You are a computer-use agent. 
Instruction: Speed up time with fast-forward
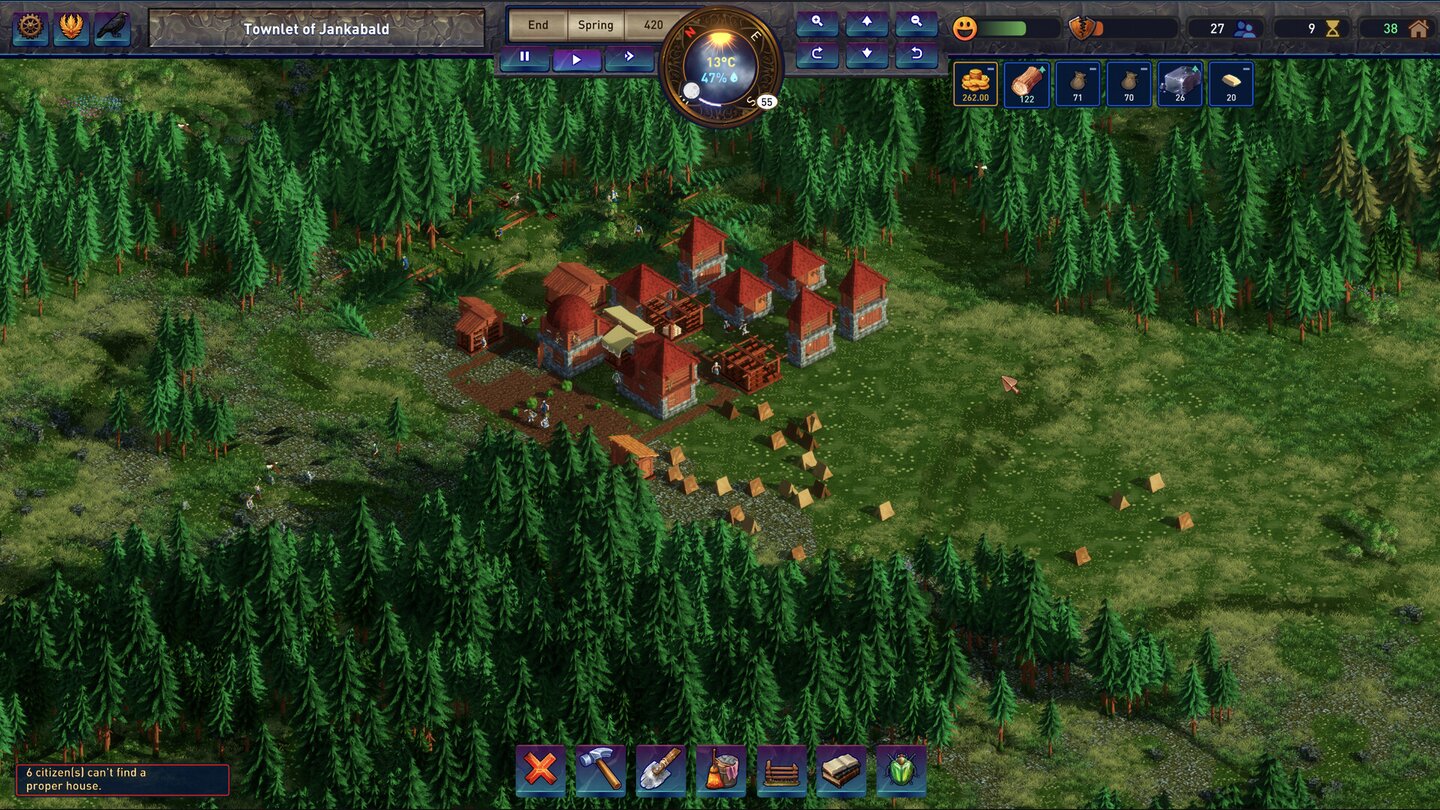pos(630,57)
